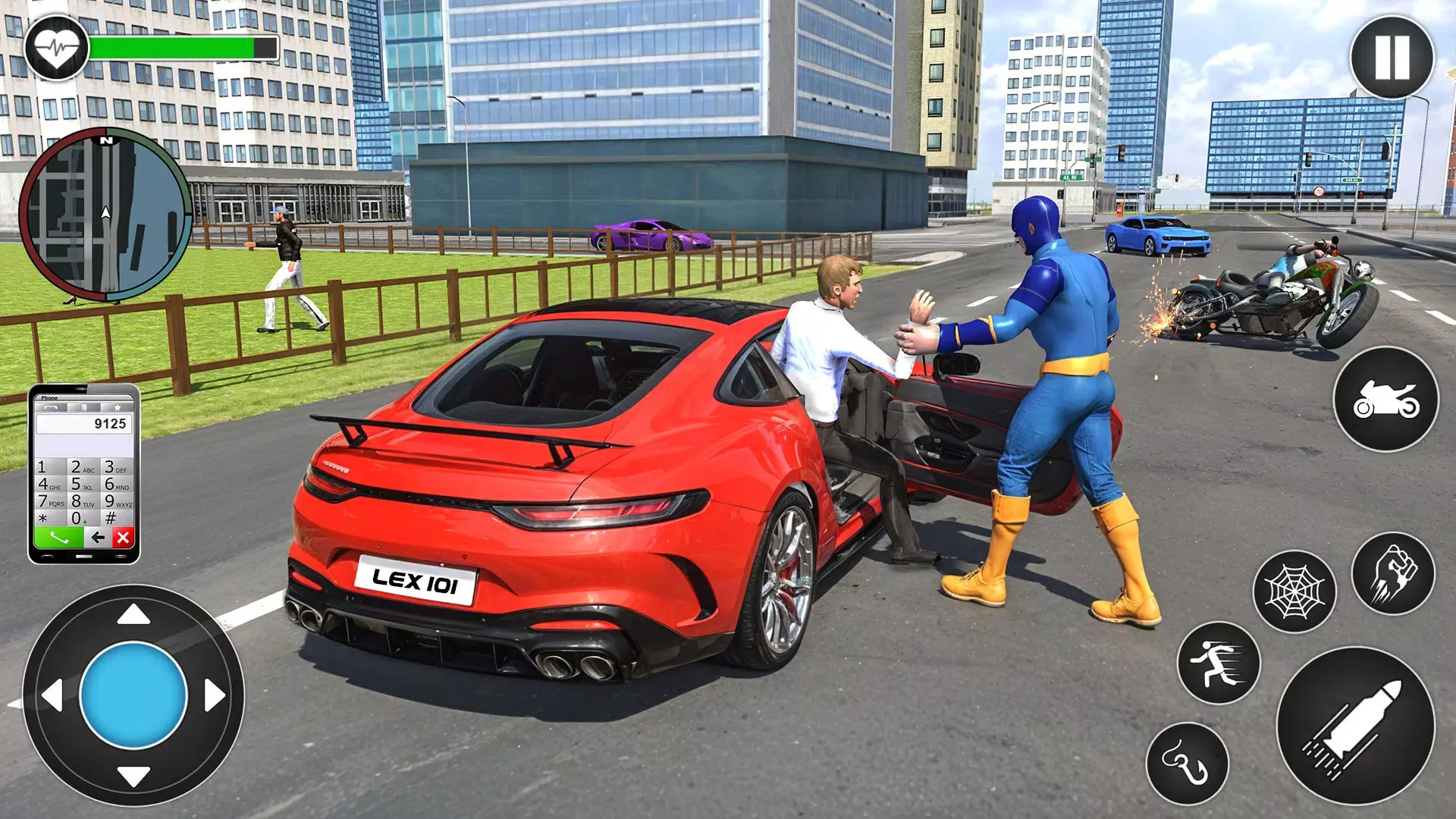
Task: Tap the red X icon to cancel dialing
Action: pos(122,537)
